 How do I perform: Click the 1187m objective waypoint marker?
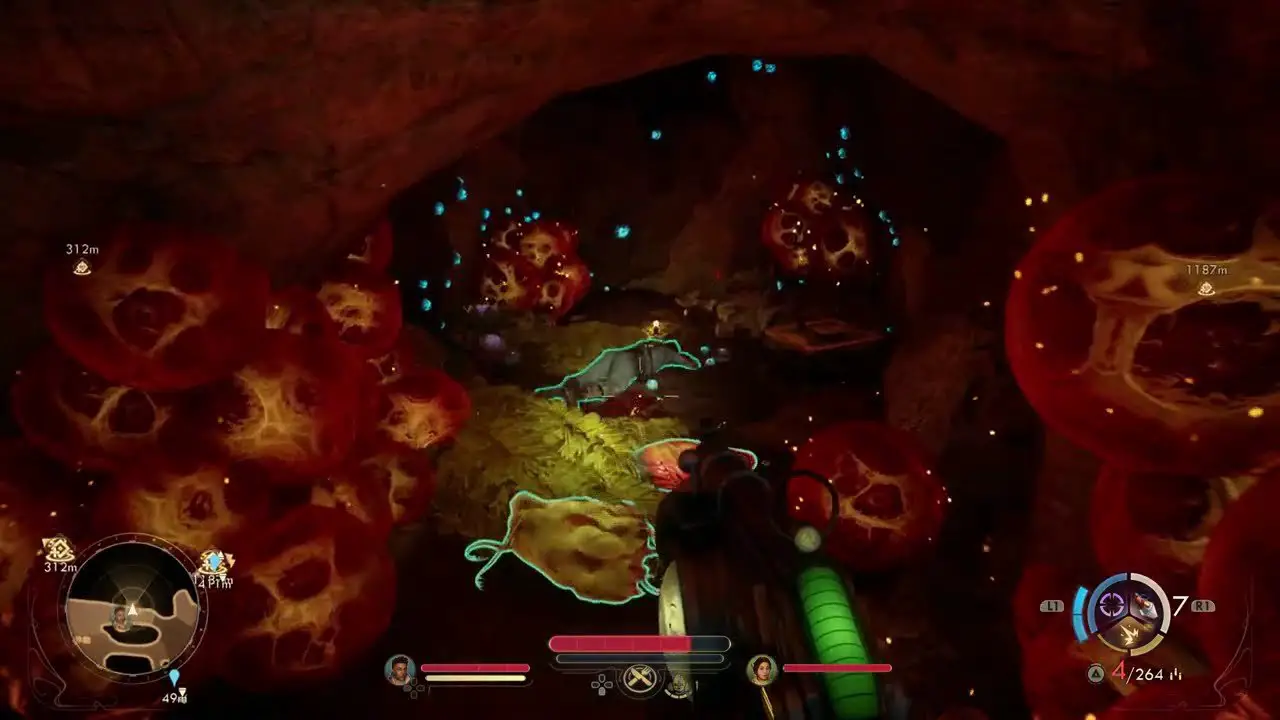[1207, 288]
